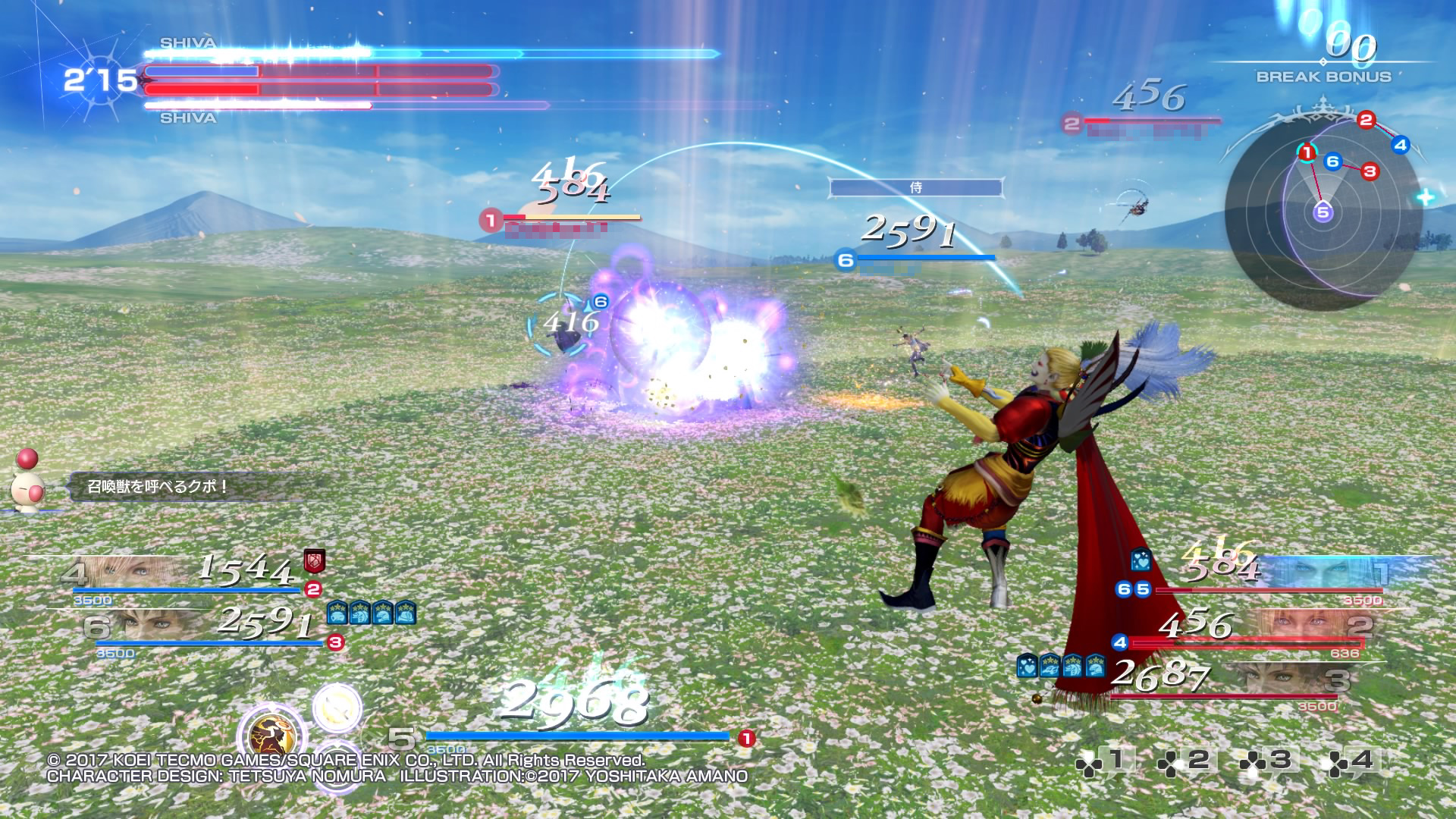1456x819 pixels.
Task: Target enemy 3's brown-haired portrait
Action: coord(1282,679)
